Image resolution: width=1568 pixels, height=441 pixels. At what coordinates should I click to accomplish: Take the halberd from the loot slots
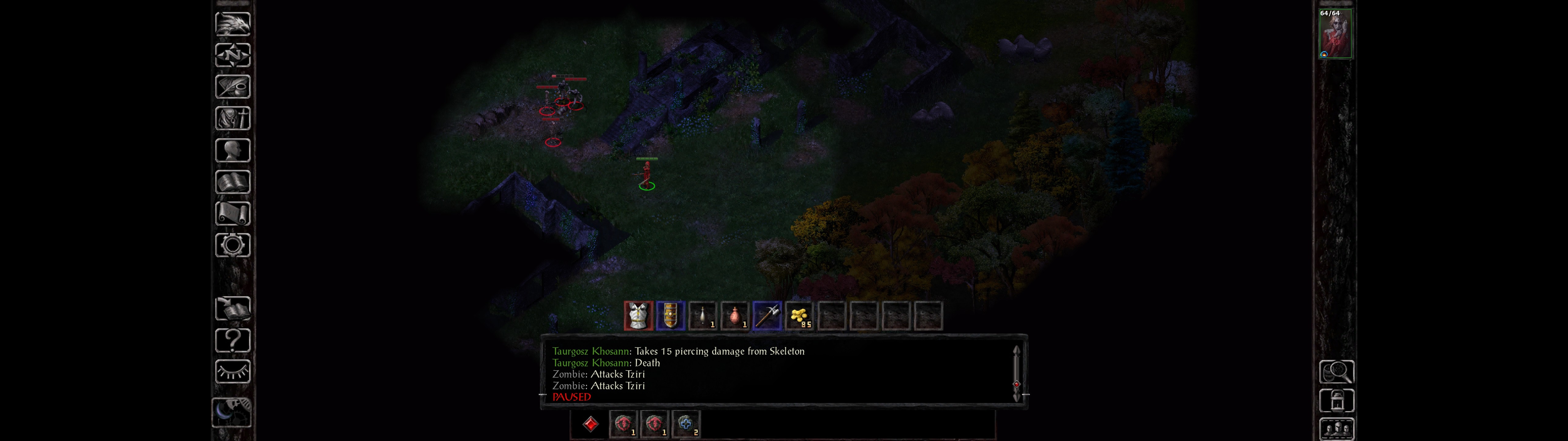[x=767, y=316]
